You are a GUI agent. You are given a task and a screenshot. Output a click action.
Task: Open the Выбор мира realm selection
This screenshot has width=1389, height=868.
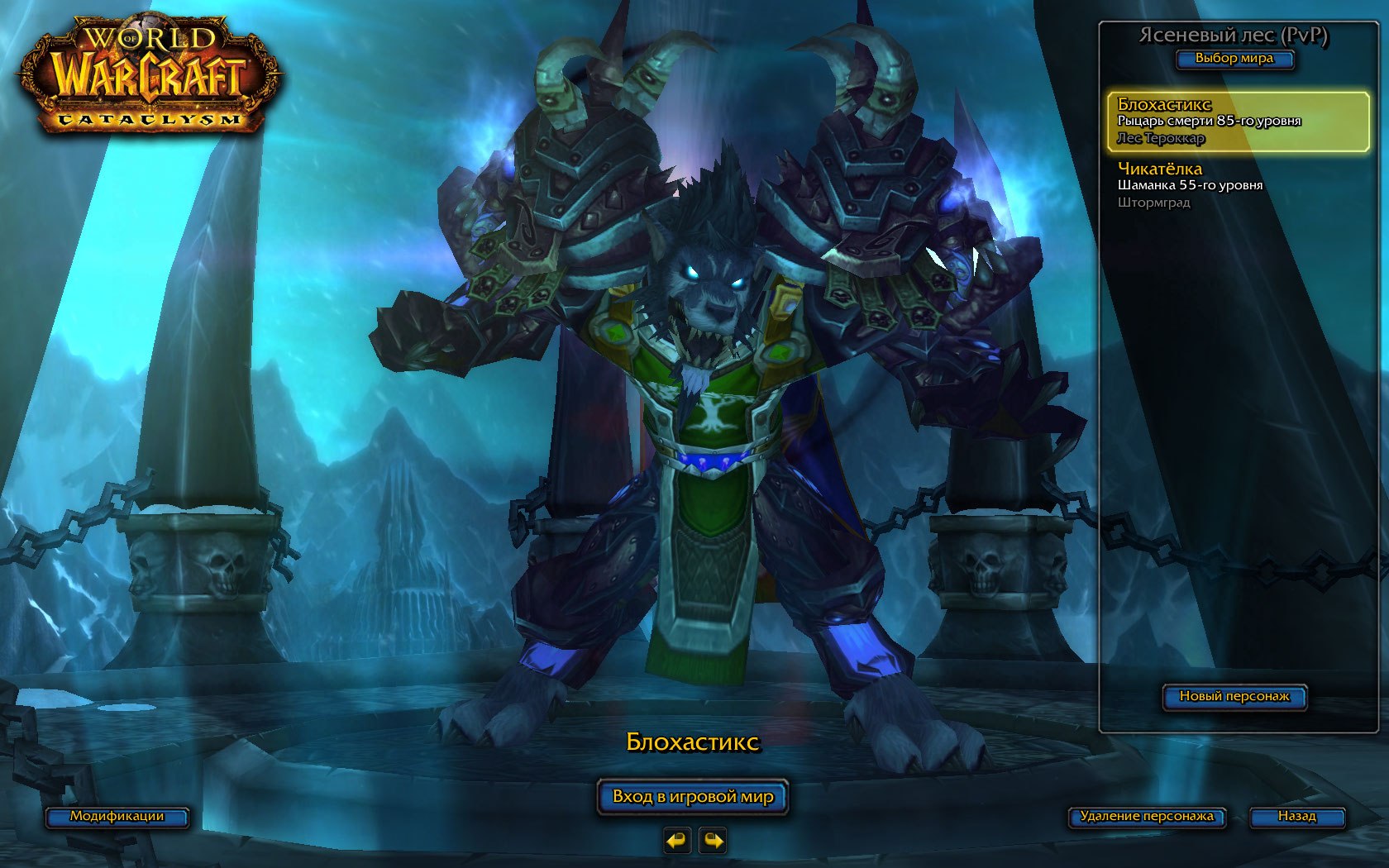coord(1234,59)
